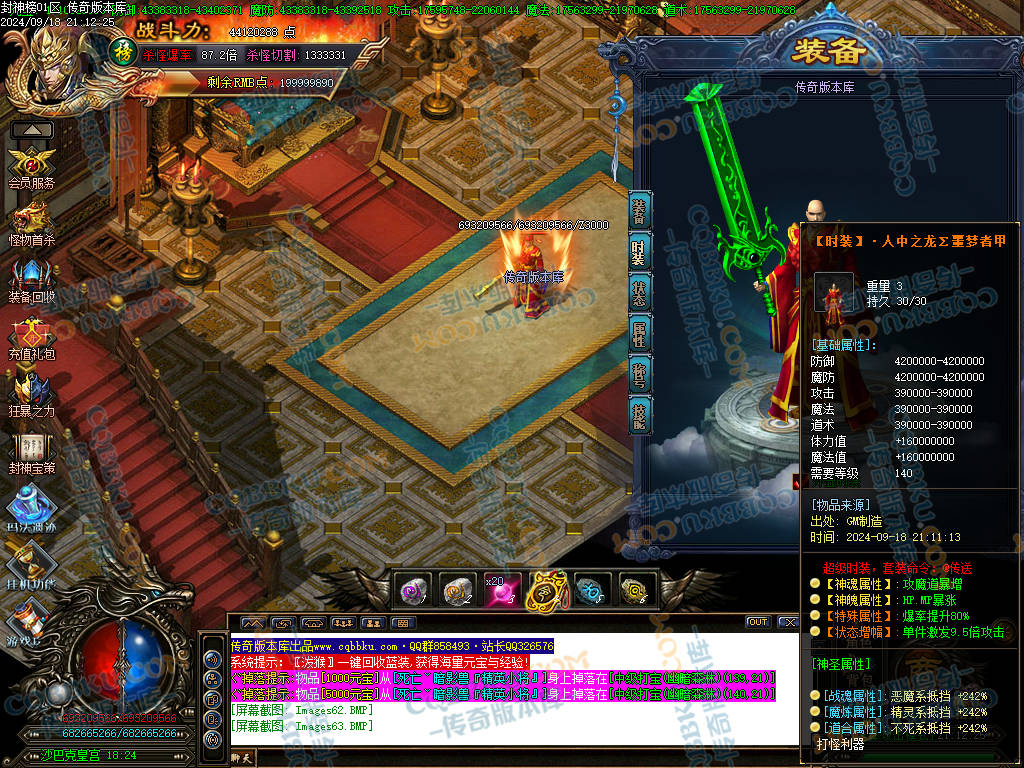Open the 充值礼包 recharge gift pack
Viewport: 1024px width, 768px height.
31,335
